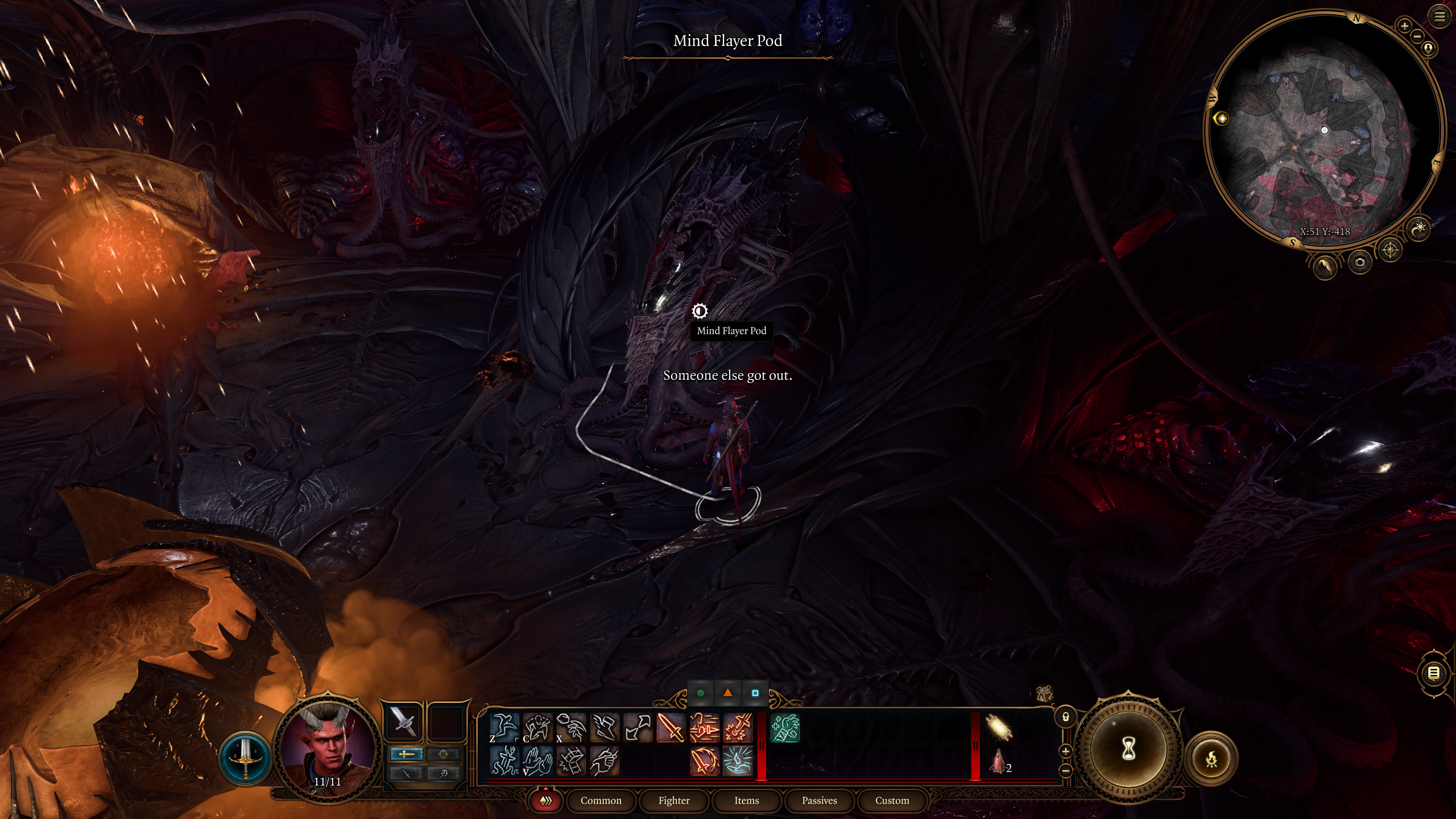Open the campfire rest menu
The height and width of the screenshot is (819, 1456).
click(1211, 759)
